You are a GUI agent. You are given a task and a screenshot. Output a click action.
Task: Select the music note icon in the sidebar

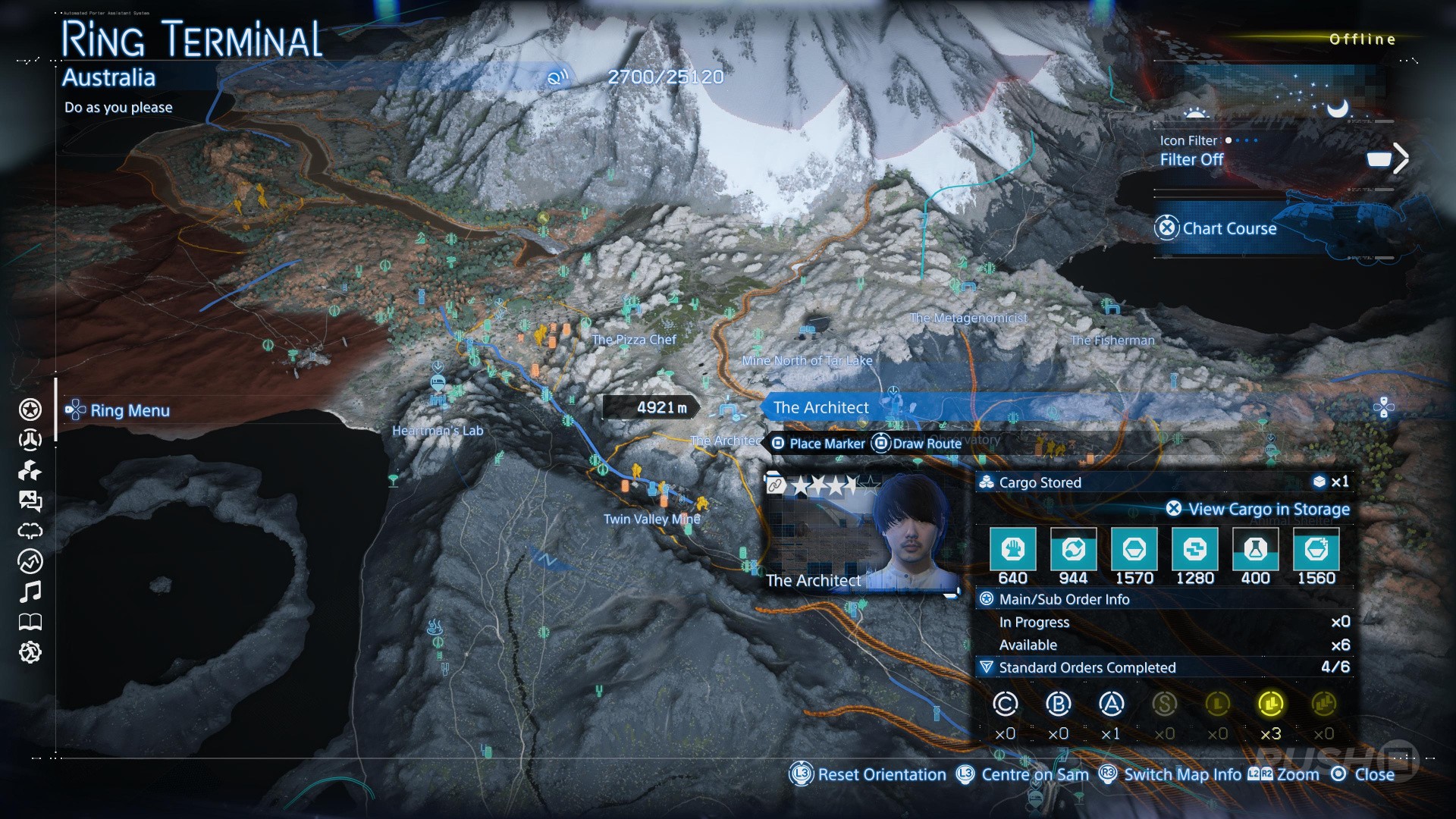point(30,591)
